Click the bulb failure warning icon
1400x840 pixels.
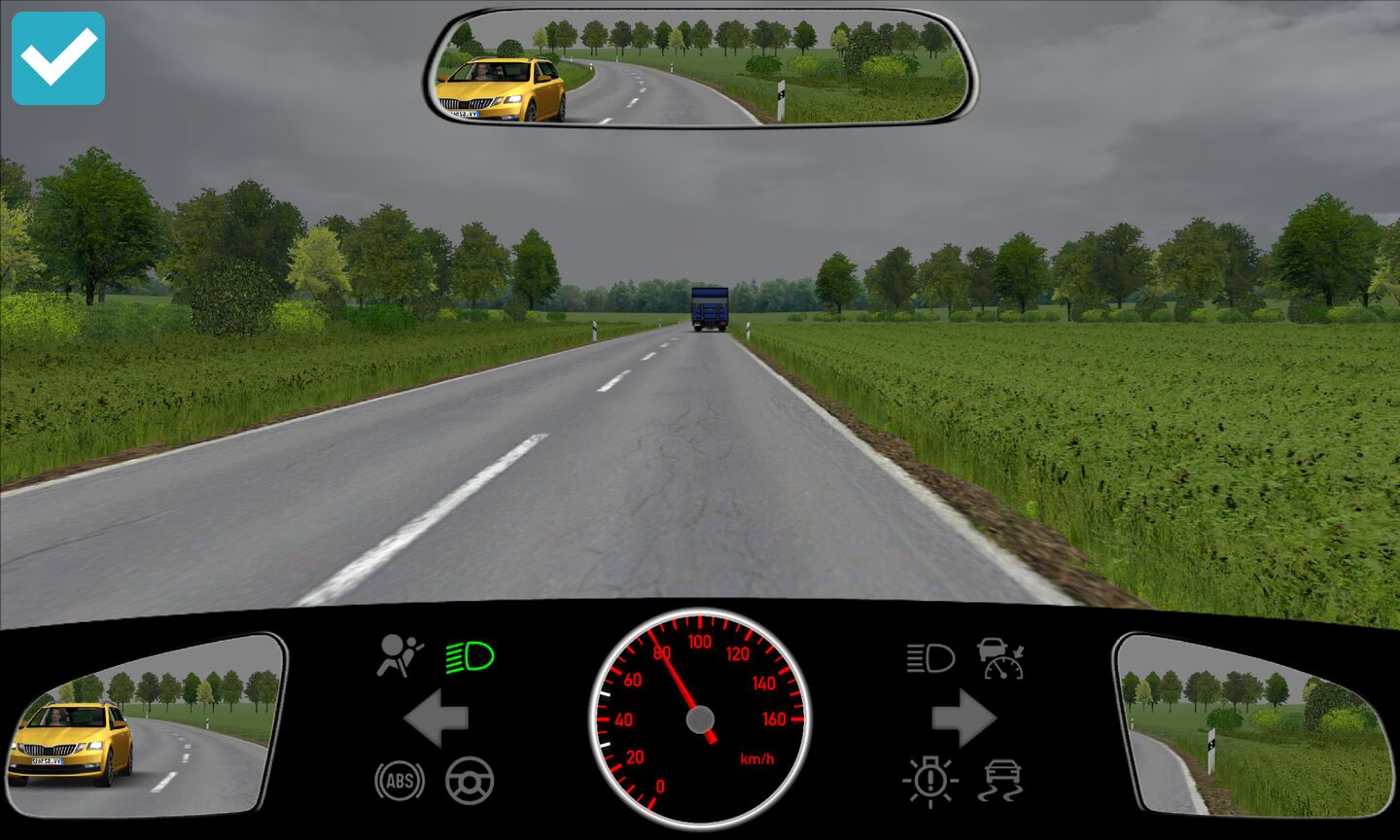point(930,781)
